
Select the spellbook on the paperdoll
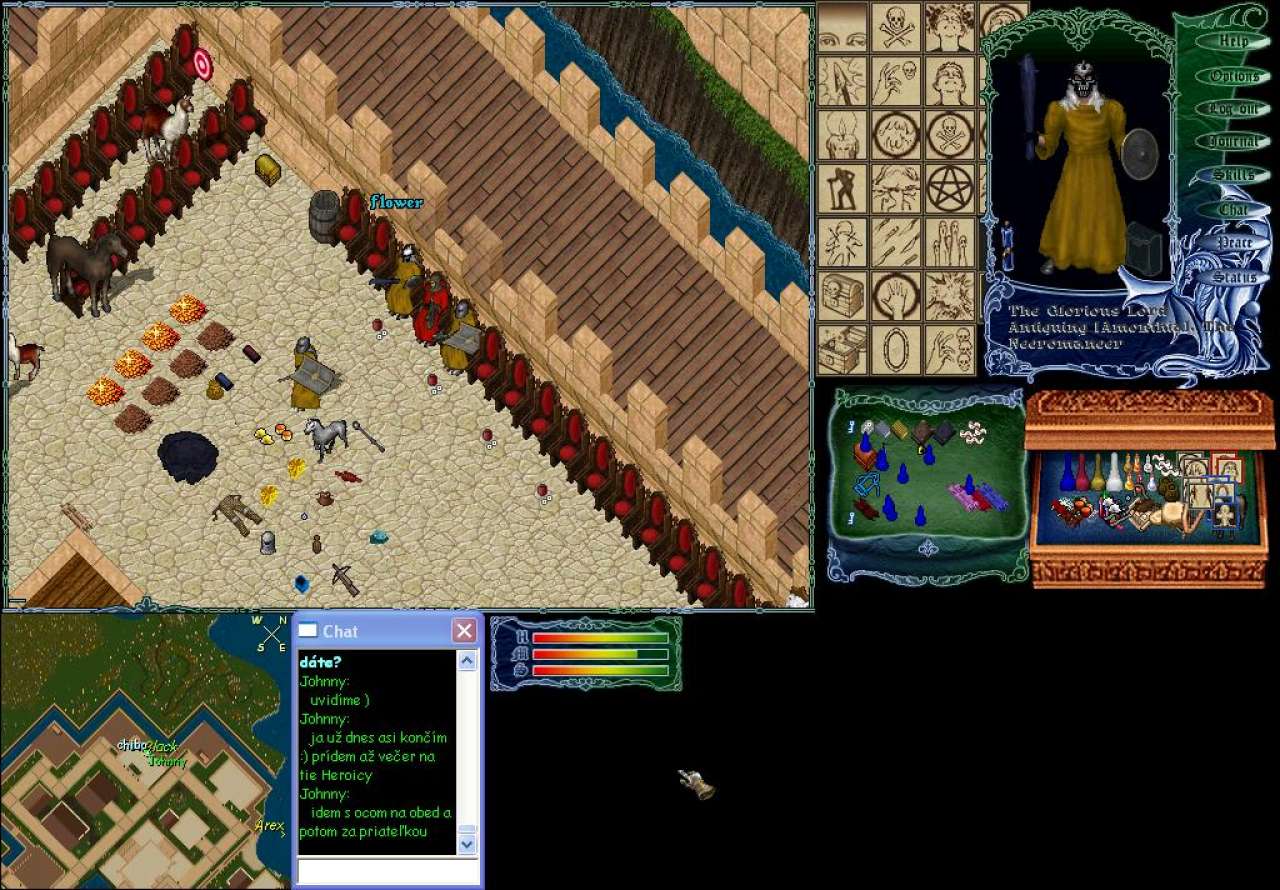tap(1145, 250)
